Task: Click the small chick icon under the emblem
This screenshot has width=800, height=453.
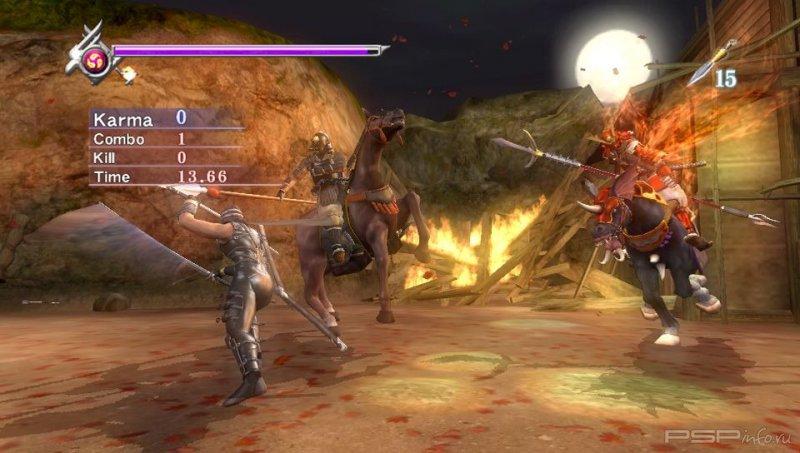Action: (x=127, y=72)
